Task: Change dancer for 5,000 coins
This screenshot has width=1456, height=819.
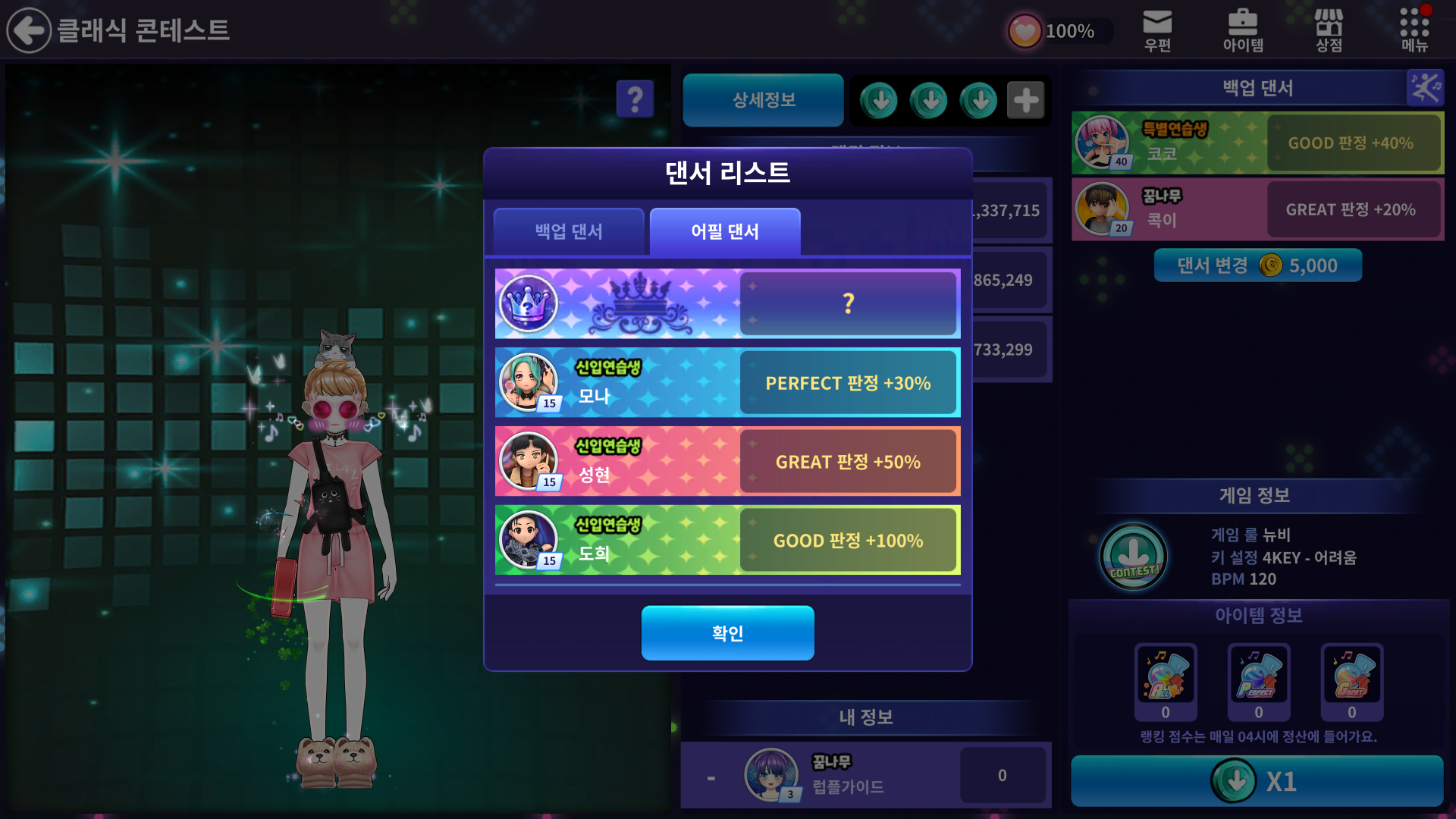Action: click(x=1257, y=265)
